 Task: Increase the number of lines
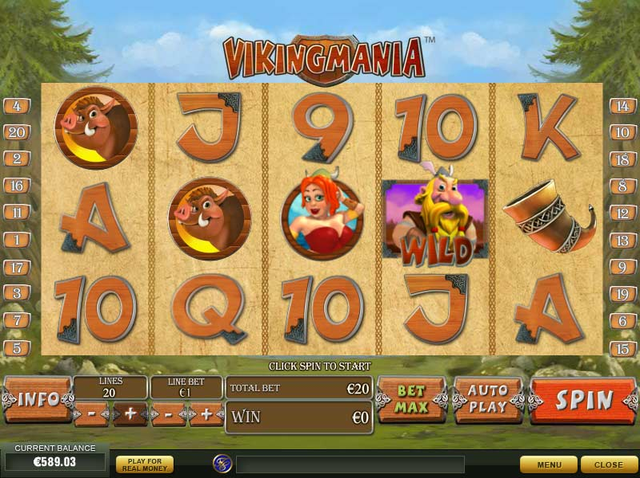tap(130, 413)
